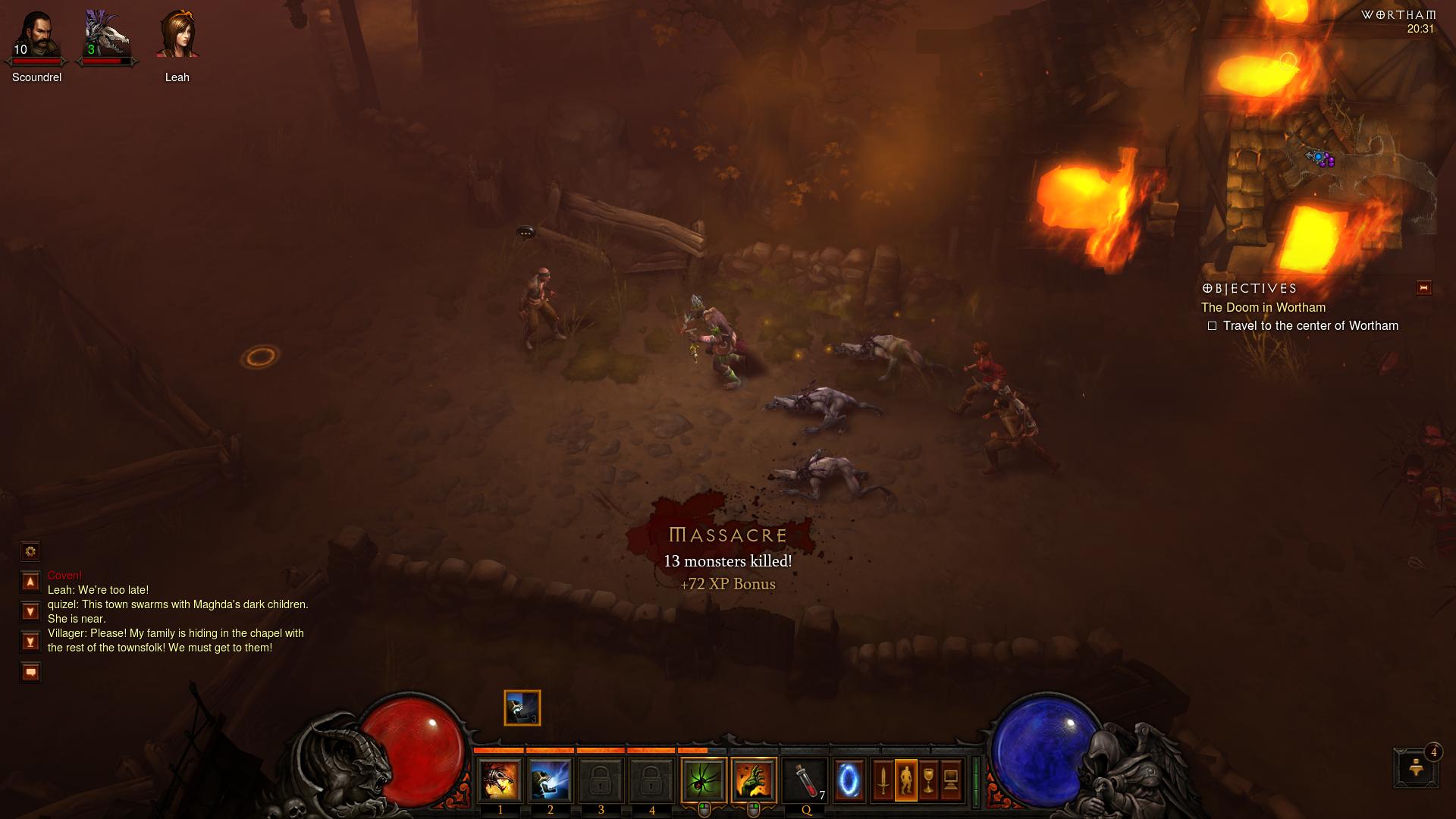The image size is (1456, 819).
Task: Collapse the Objectives panel with the arrow icon
Action: [1424, 287]
